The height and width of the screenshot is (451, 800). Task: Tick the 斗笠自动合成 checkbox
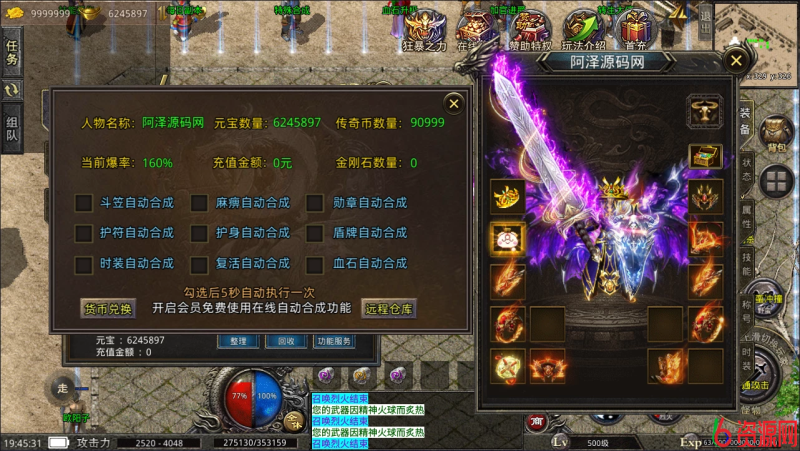[x=84, y=203]
